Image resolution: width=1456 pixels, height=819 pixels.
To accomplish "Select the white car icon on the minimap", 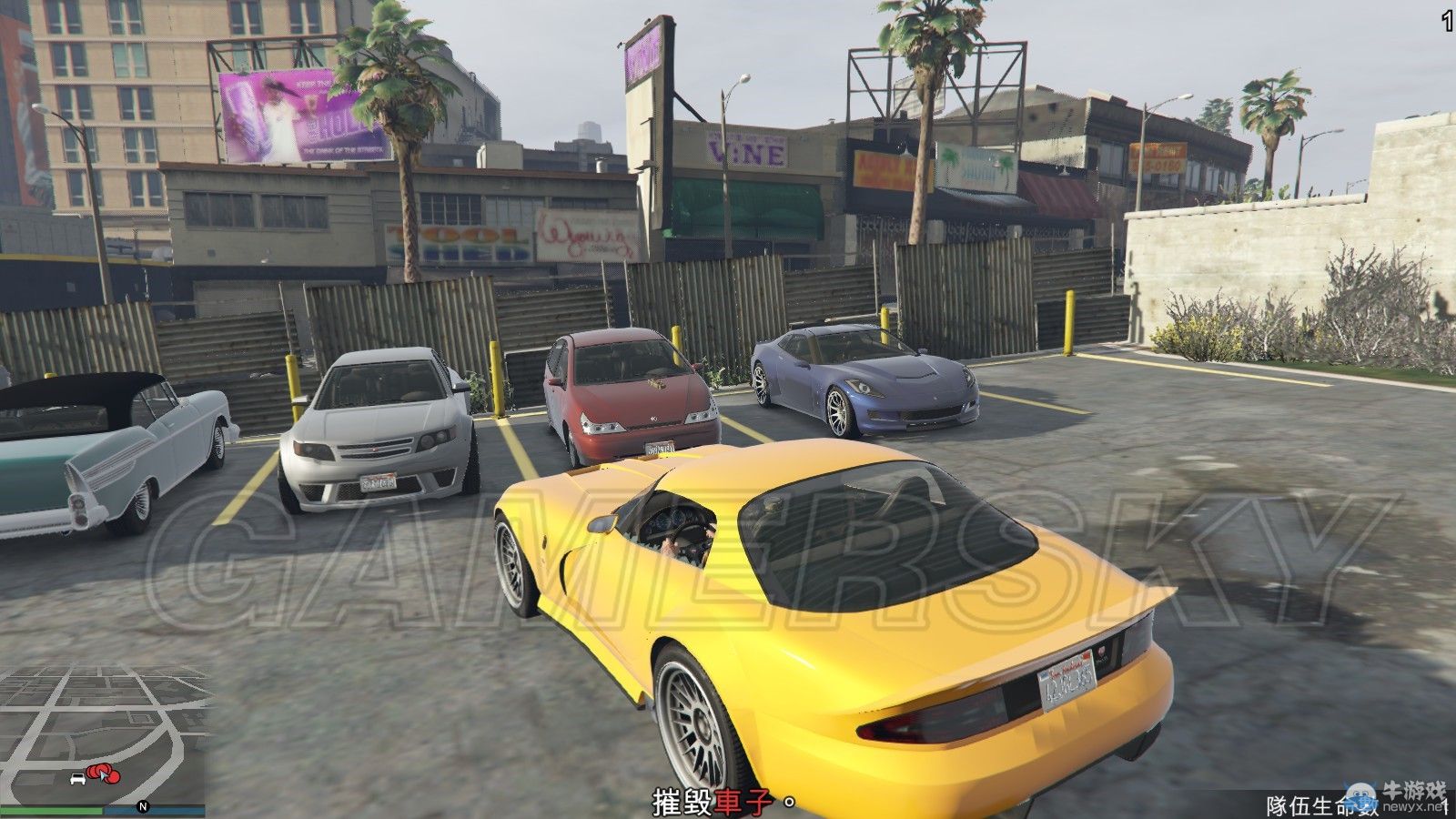I will coord(78,779).
